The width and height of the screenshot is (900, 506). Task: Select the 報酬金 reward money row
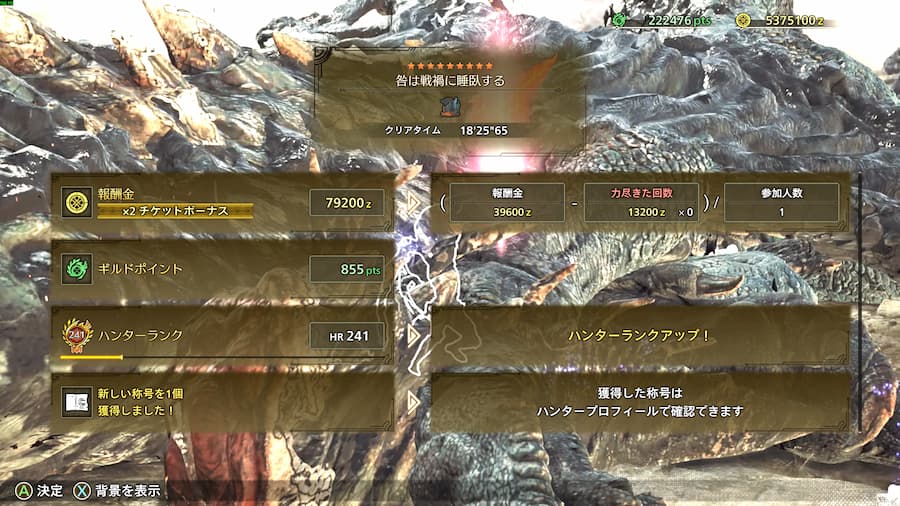222,202
